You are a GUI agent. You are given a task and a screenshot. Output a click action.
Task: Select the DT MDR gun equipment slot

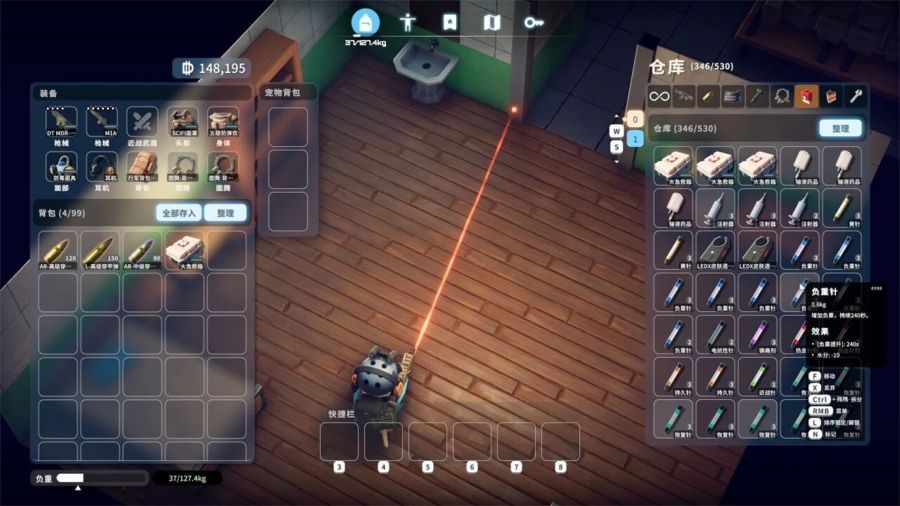click(62, 124)
